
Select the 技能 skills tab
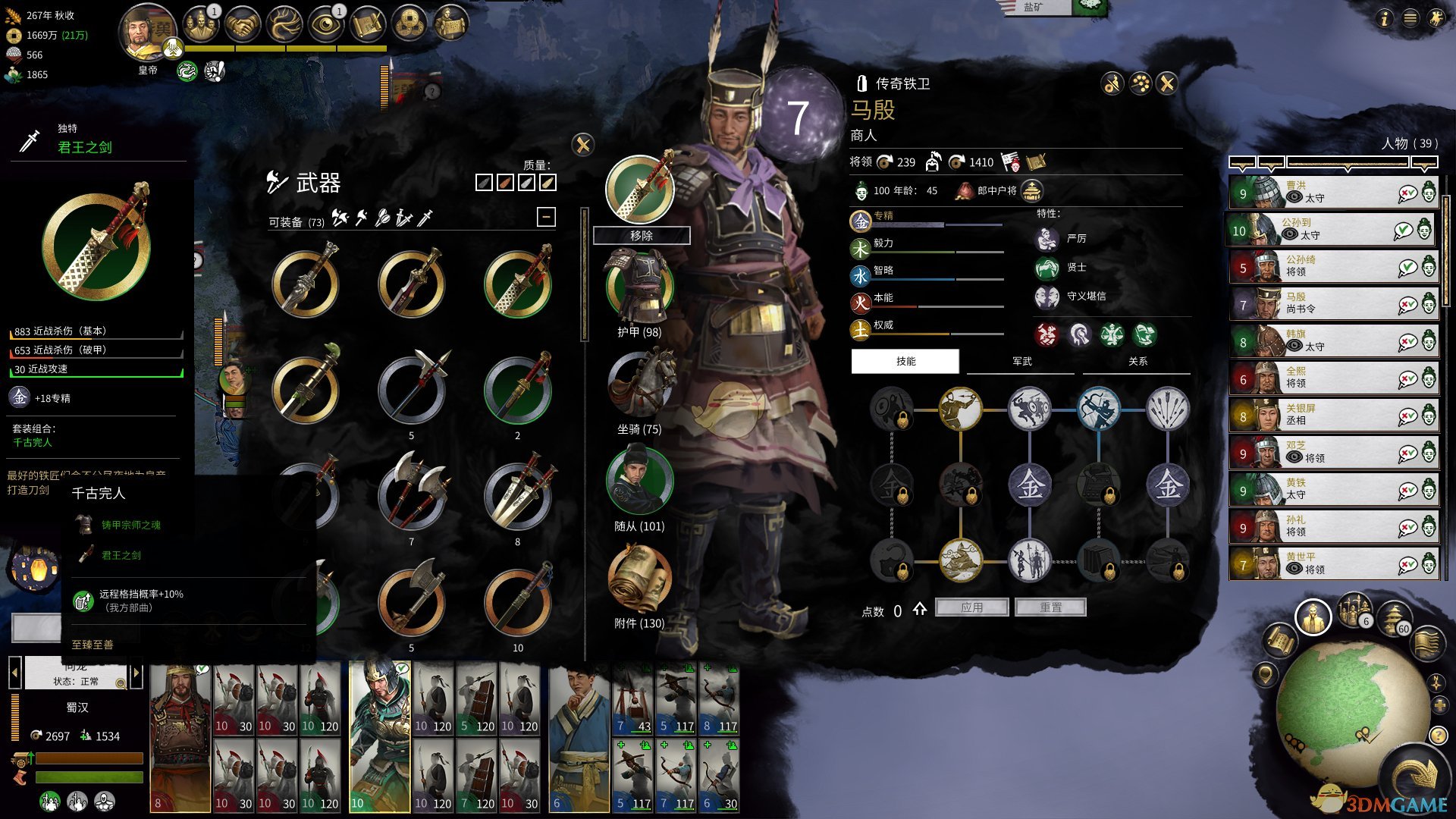[905, 362]
